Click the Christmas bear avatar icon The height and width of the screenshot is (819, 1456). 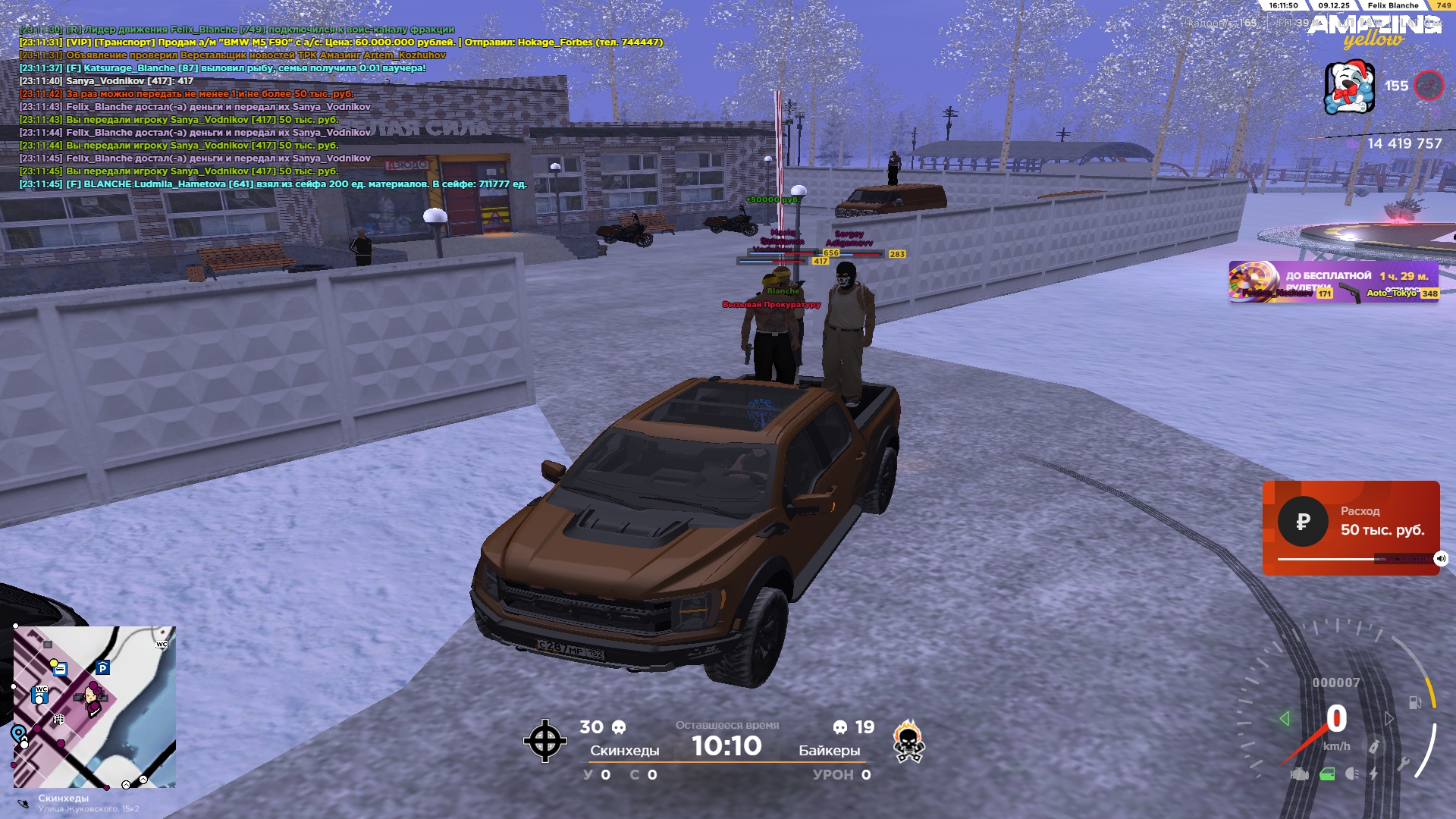pos(1349,88)
